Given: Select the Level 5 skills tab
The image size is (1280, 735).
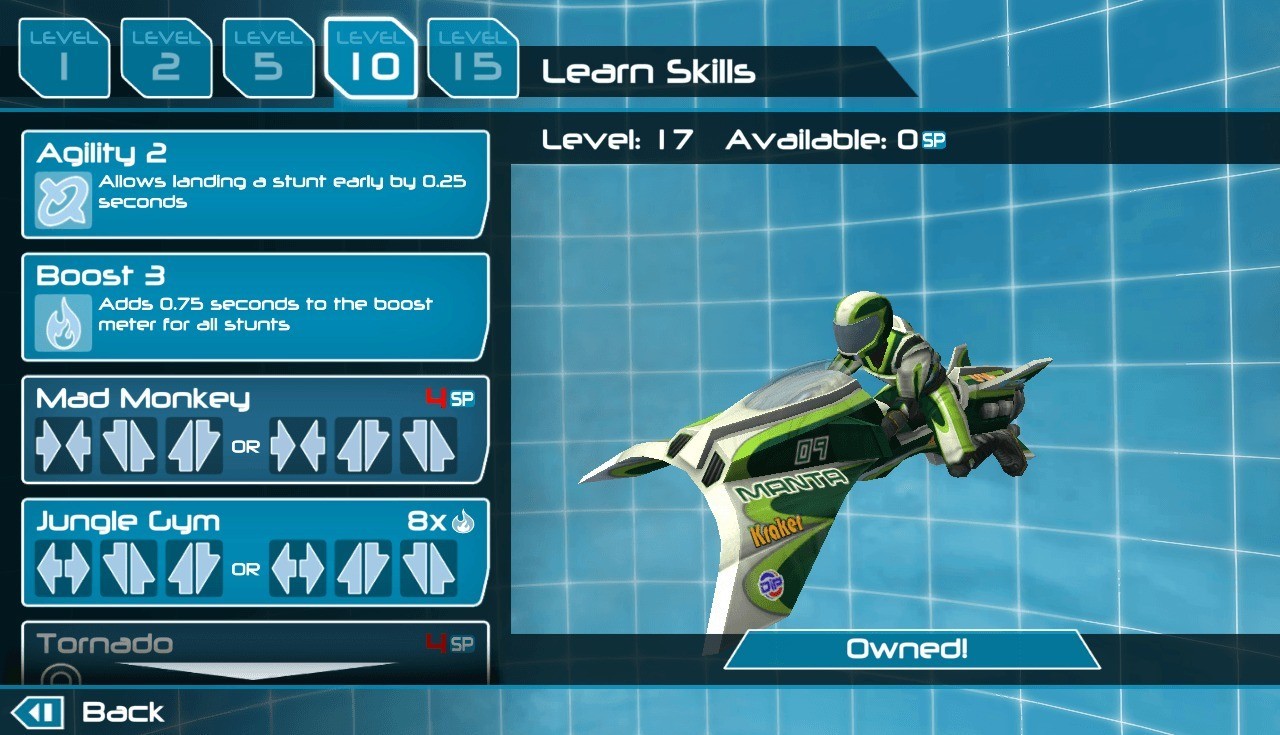Looking at the screenshot, I should click(x=268, y=58).
